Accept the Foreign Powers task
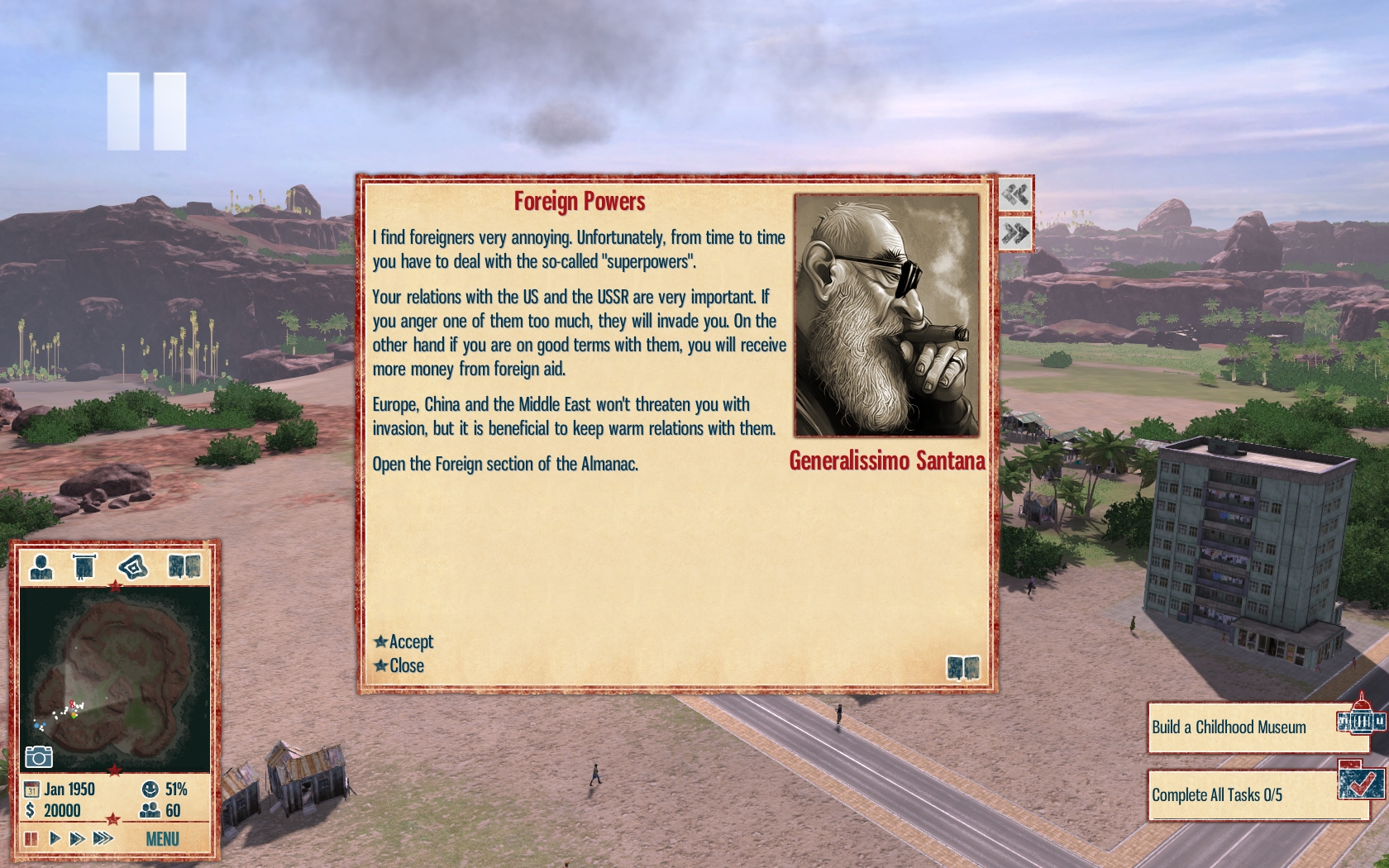The width and height of the screenshot is (1389, 868). click(x=404, y=641)
